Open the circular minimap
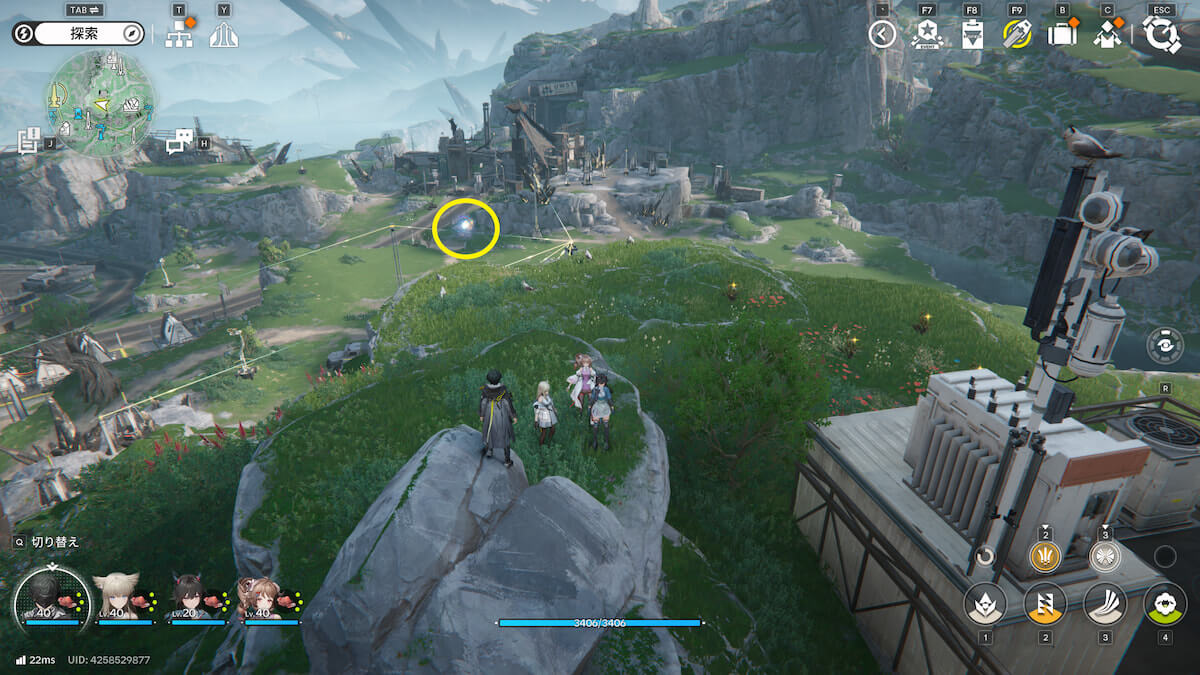Viewport: 1200px width, 675px height. tap(97, 104)
